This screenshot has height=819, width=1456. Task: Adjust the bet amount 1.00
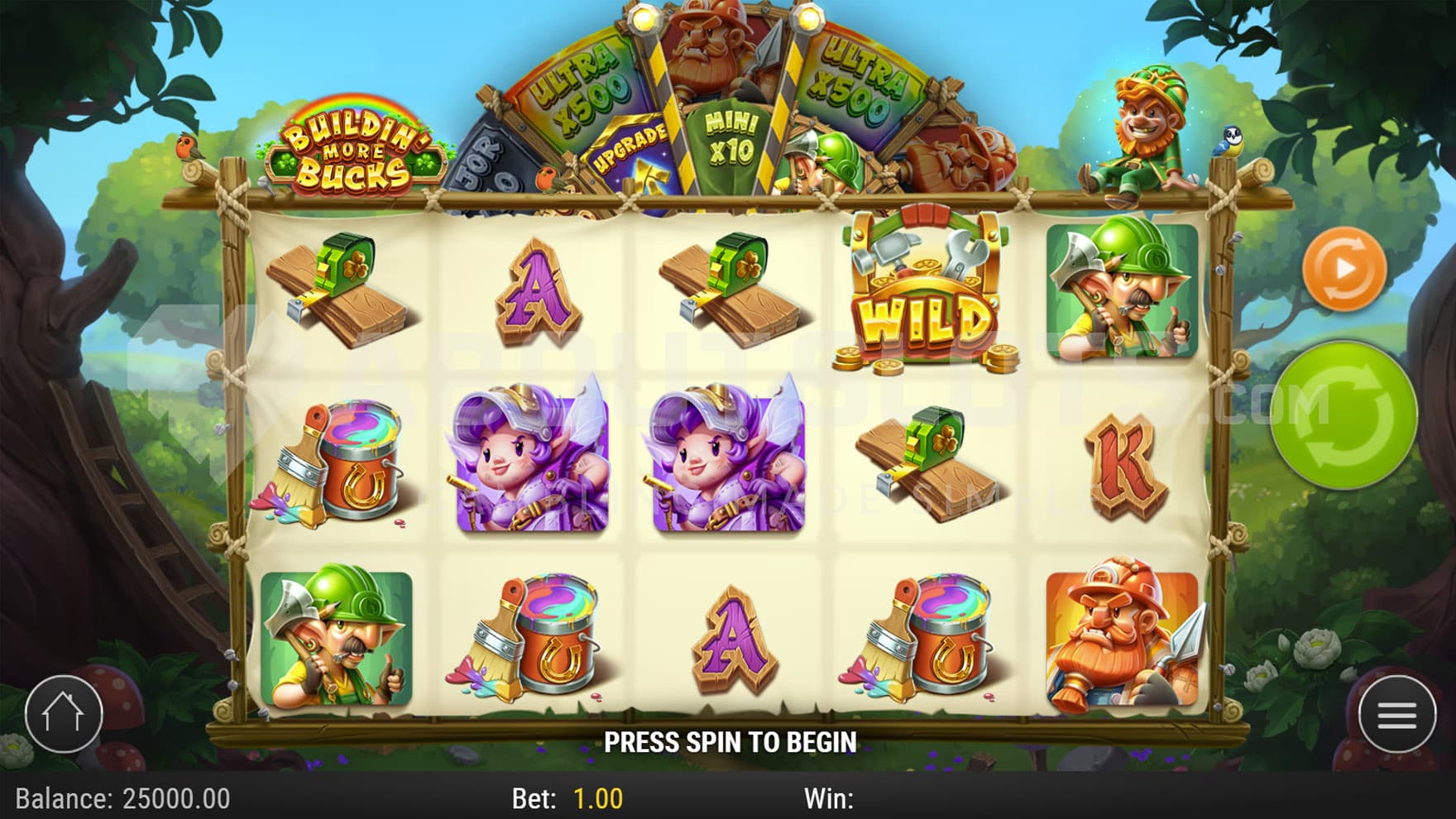click(x=597, y=798)
